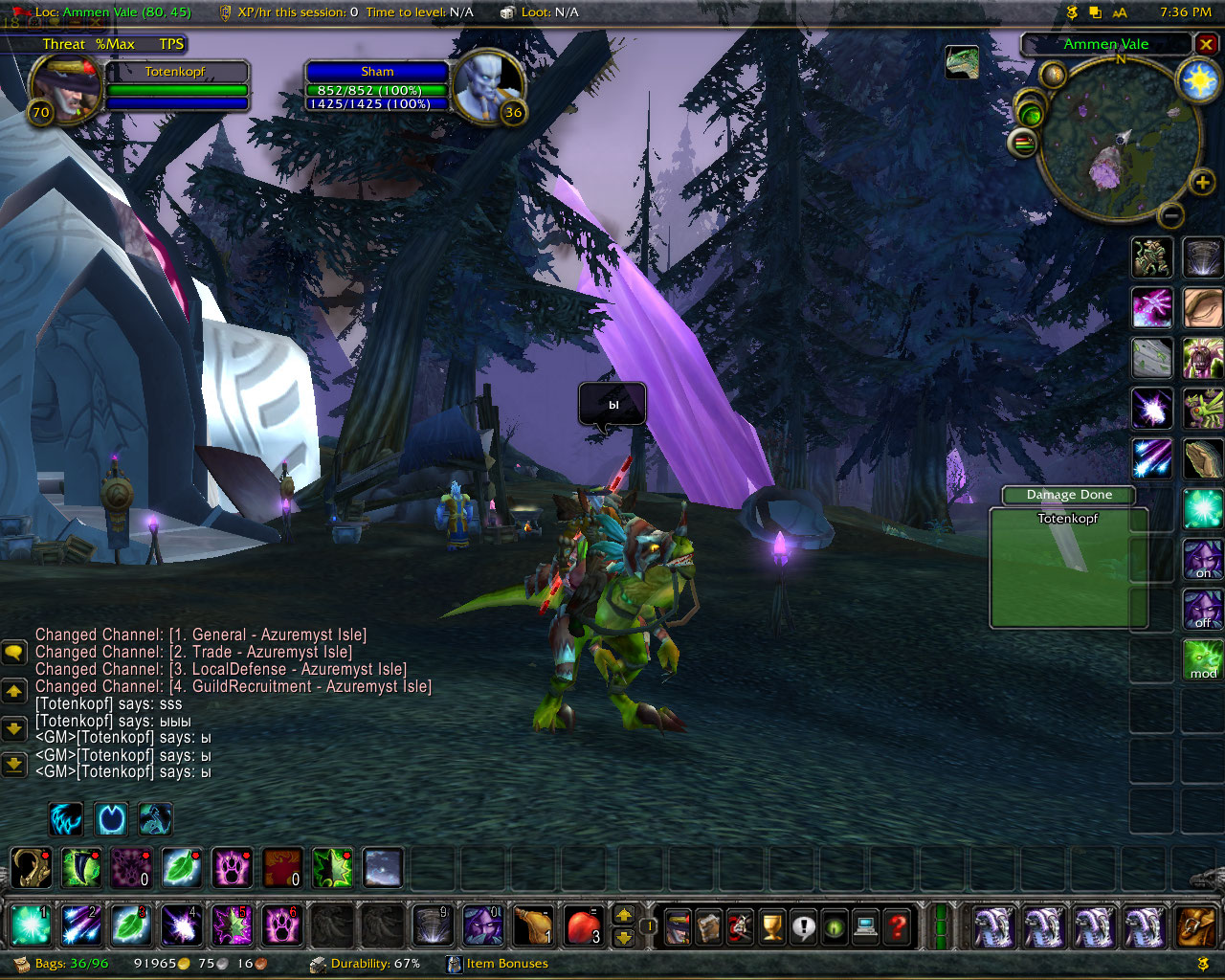This screenshot has height=980, width=1225.
Task: Close the minimap with the red X
Action: (1206, 44)
